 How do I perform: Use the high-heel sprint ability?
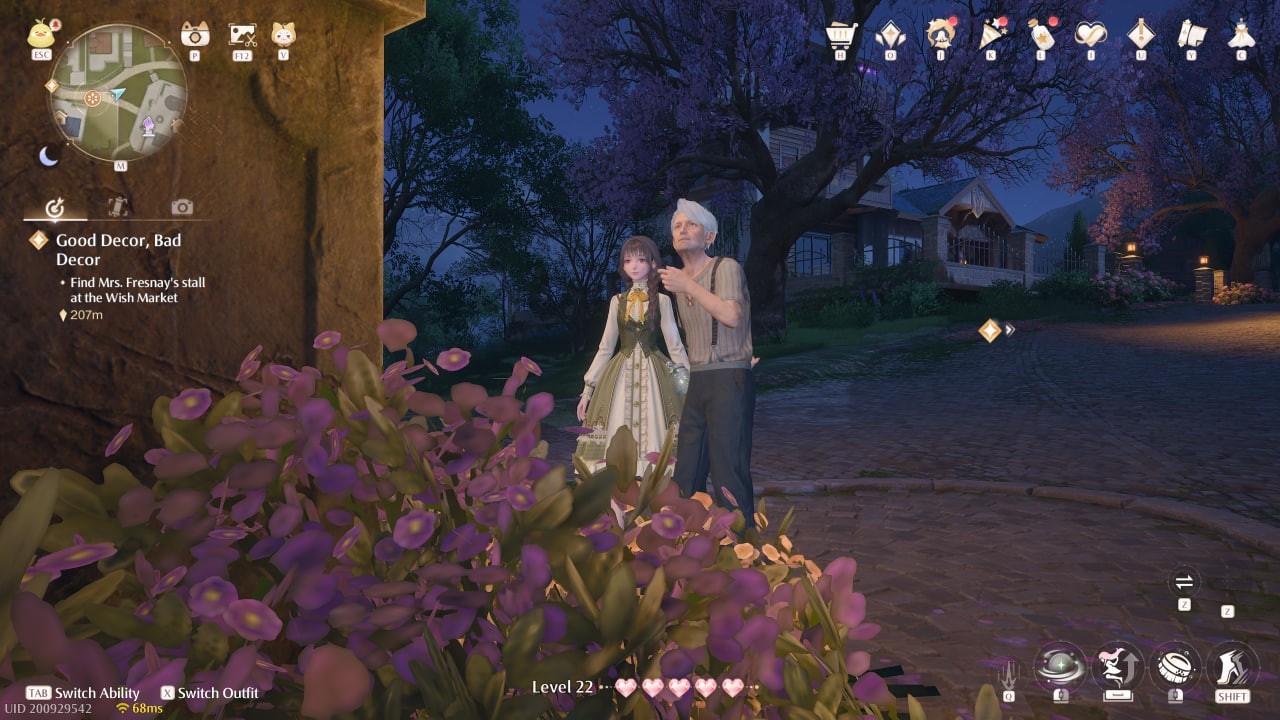click(1232, 665)
